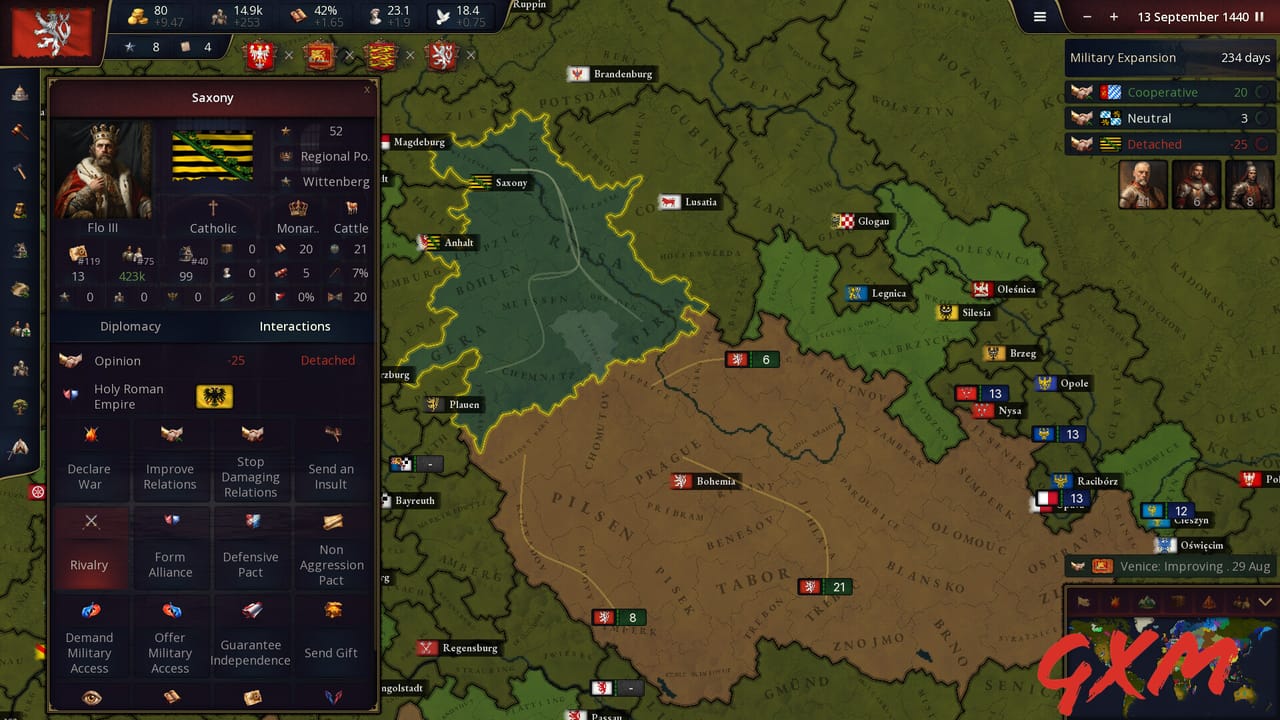This screenshot has height=720, width=1280.
Task: Switch to the Diplomacy tab in the Saxony panel
Action: 130,326
